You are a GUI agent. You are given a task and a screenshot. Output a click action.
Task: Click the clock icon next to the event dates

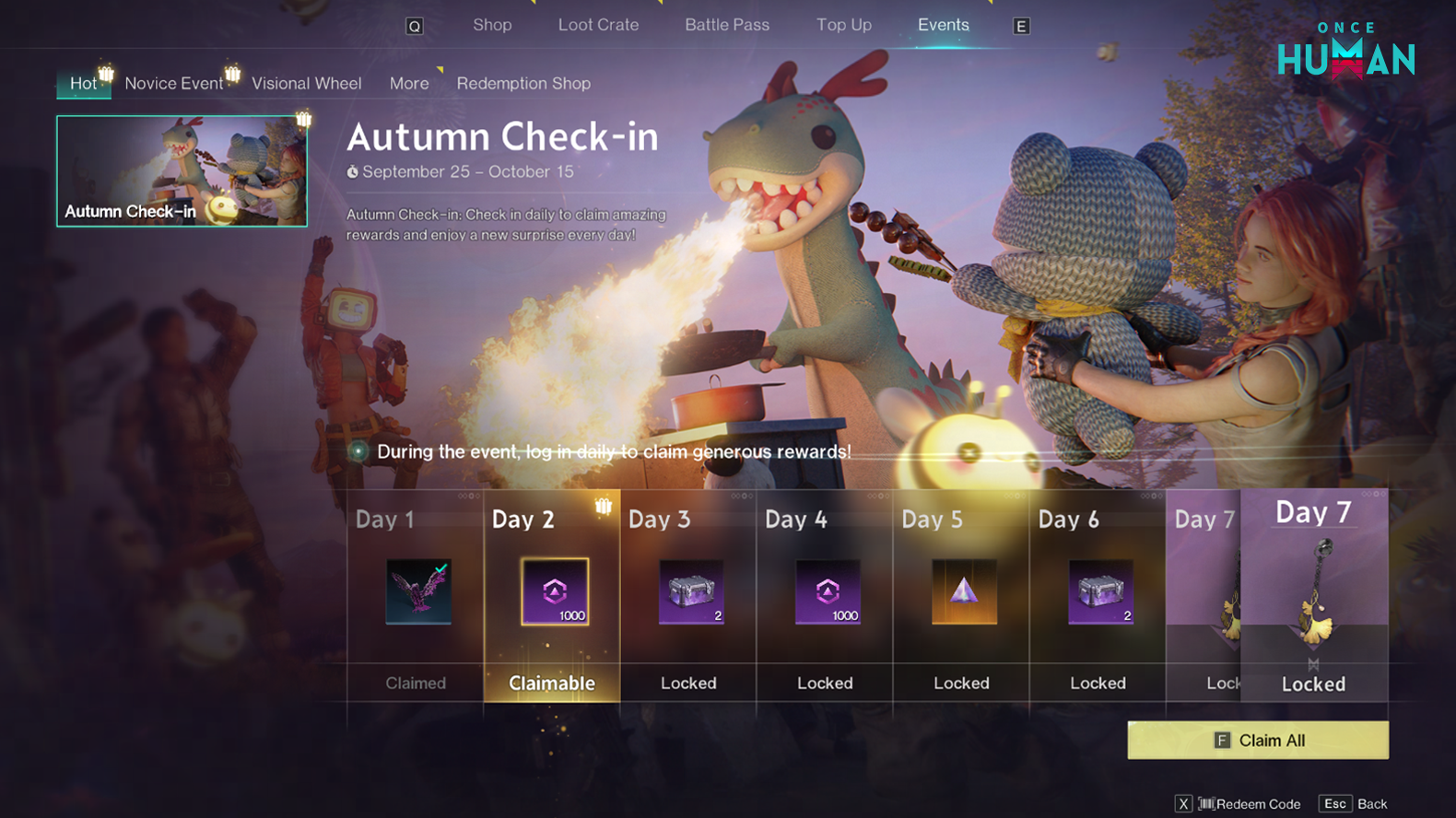(x=353, y=171)
